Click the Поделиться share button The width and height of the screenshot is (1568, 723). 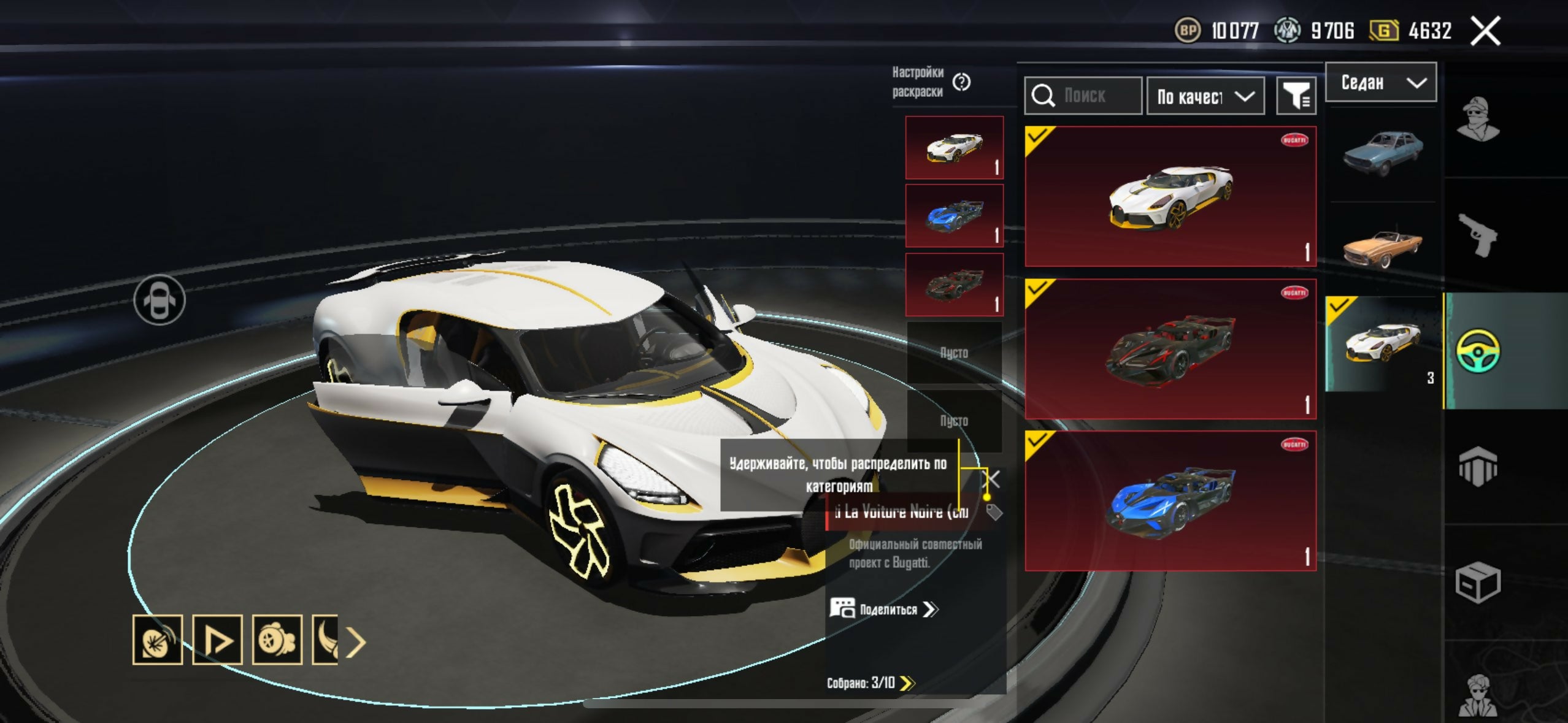(x=884, y=609)
